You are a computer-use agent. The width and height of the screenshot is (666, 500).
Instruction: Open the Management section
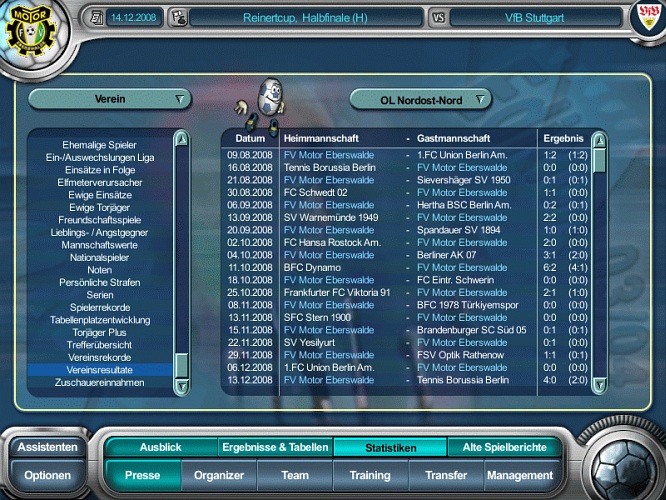coord(520,476)
